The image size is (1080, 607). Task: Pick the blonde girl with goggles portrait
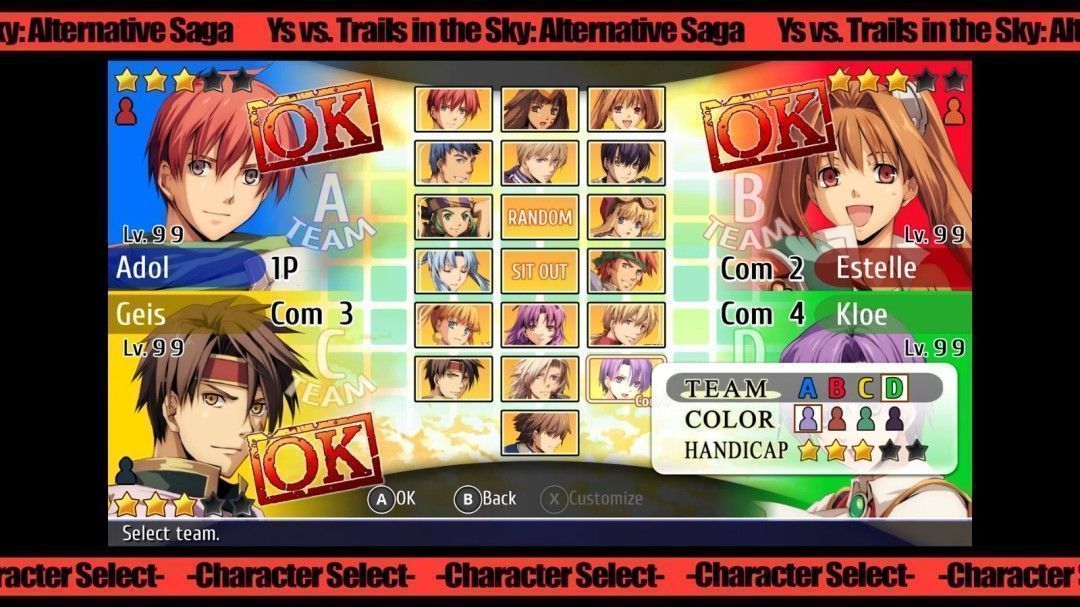click(626, 216)
